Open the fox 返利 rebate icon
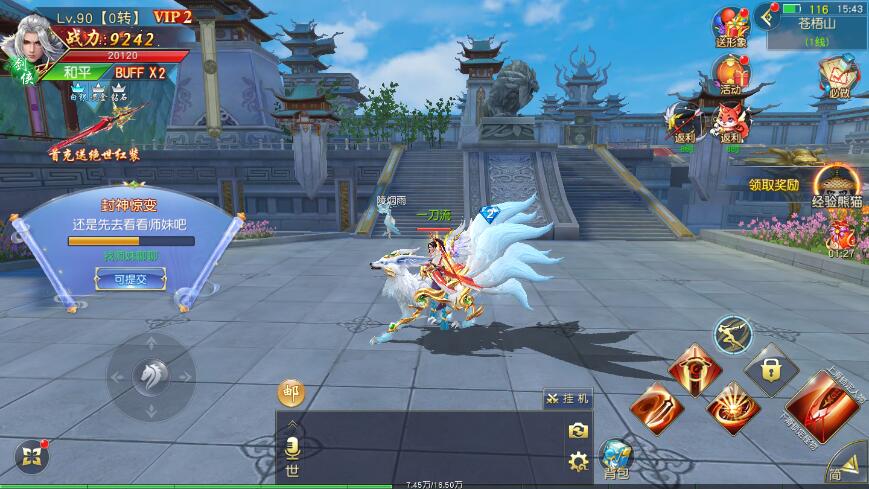This screenshot has width=869, height=489. coord(731,122)
